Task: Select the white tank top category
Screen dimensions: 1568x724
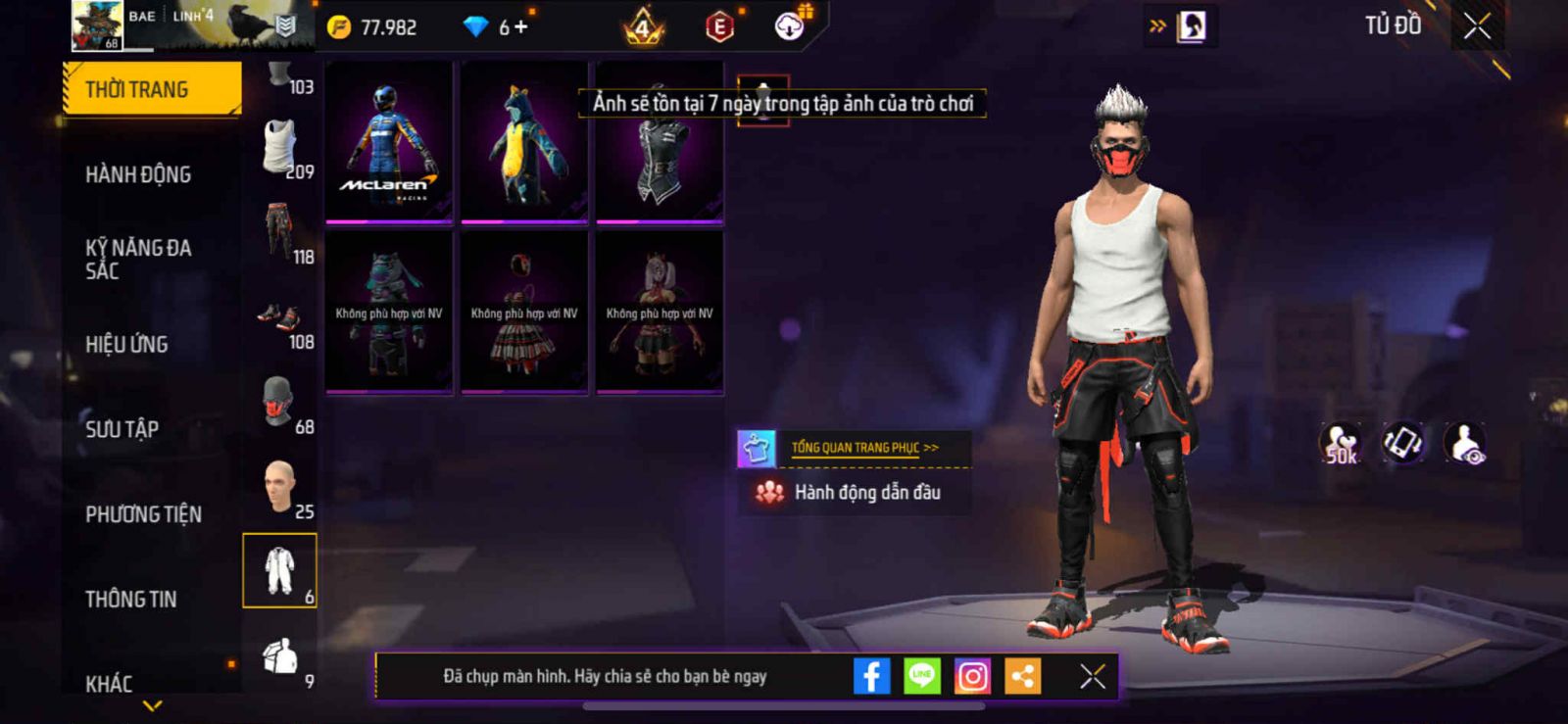Action: click(281, 148)
